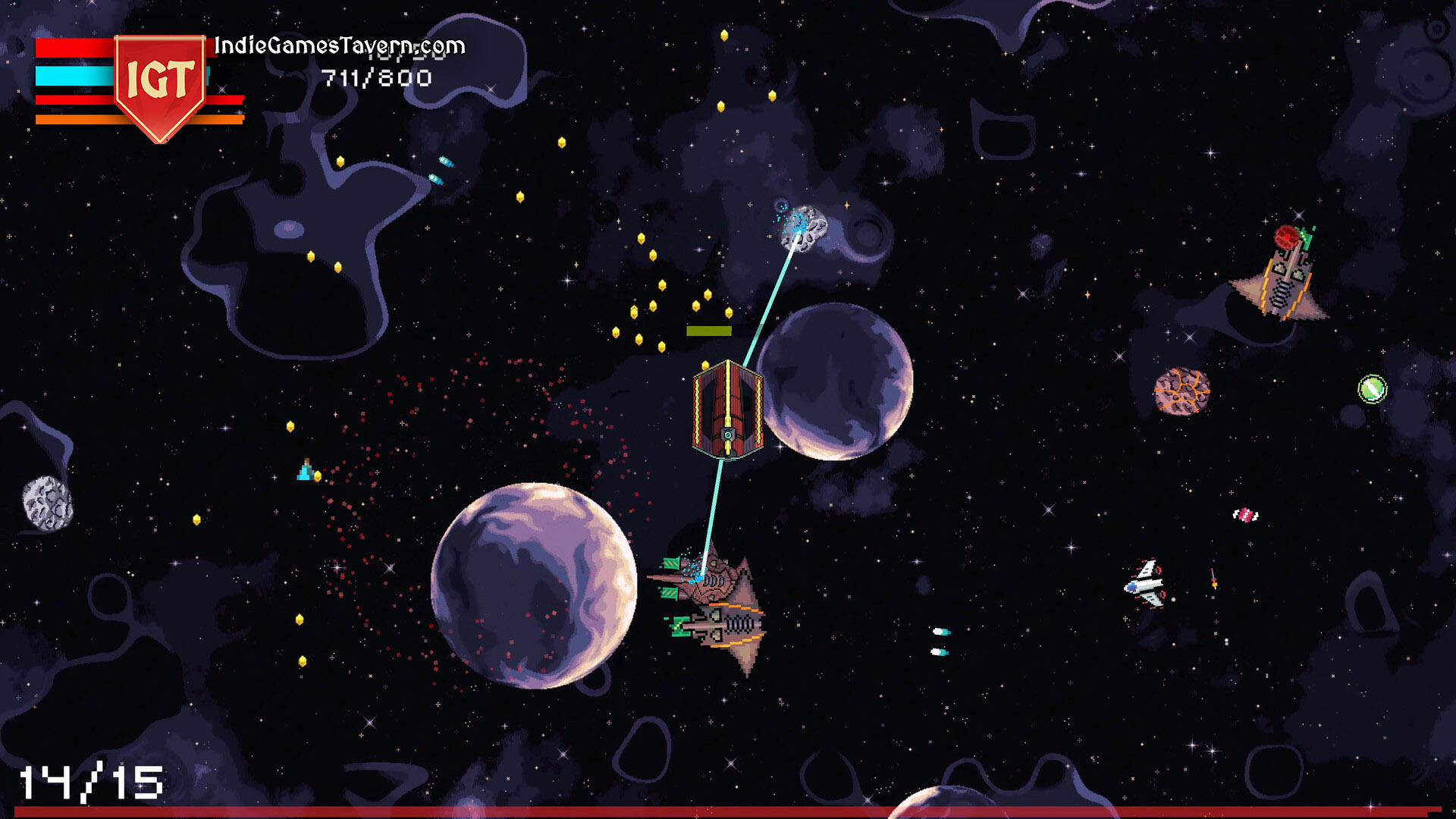Click the red top bar in the HUD
The image size is (1456, 819).
click(x=72, y=49)
